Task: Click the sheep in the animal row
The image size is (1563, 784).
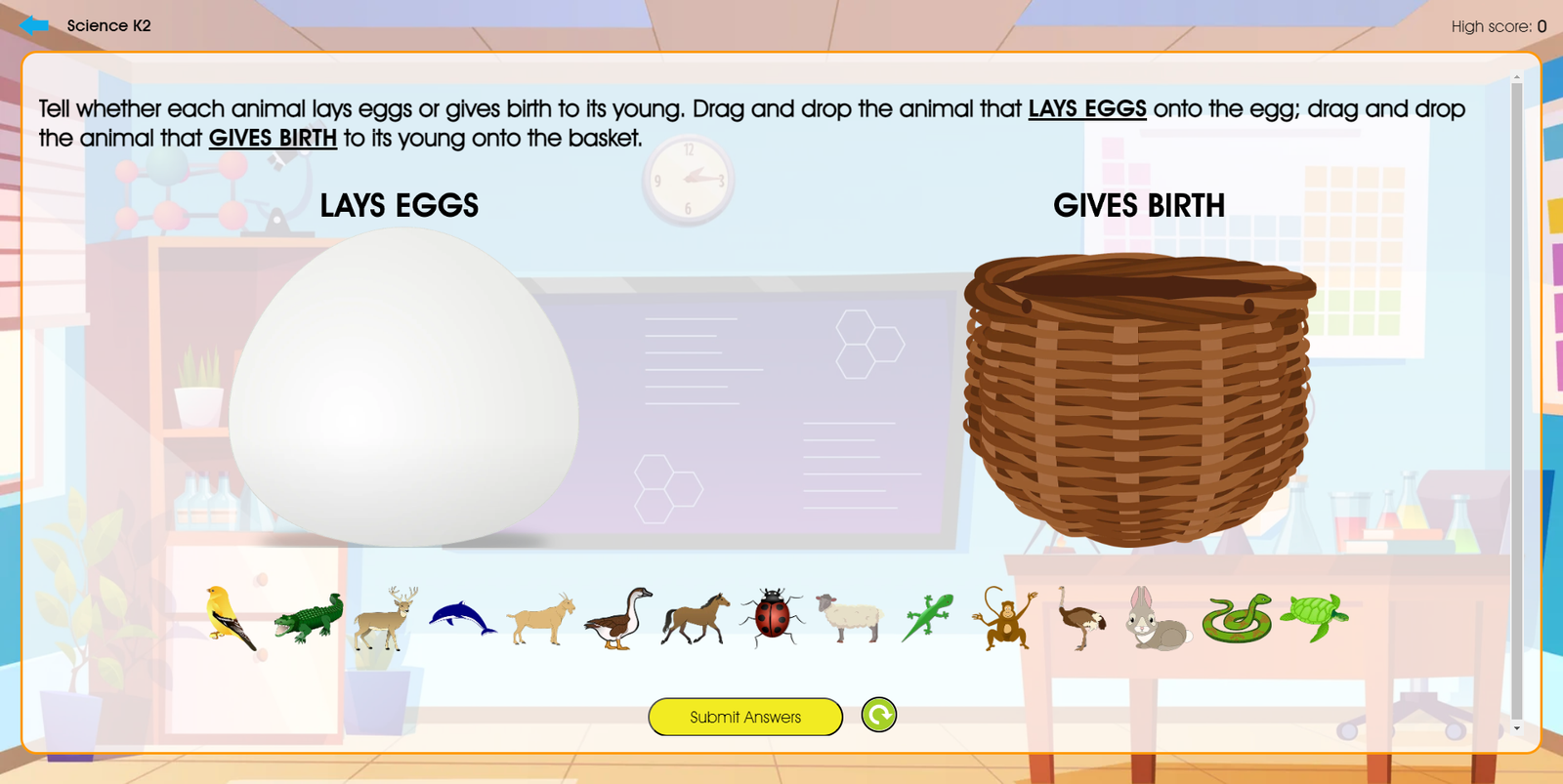Action: point(848,617)
